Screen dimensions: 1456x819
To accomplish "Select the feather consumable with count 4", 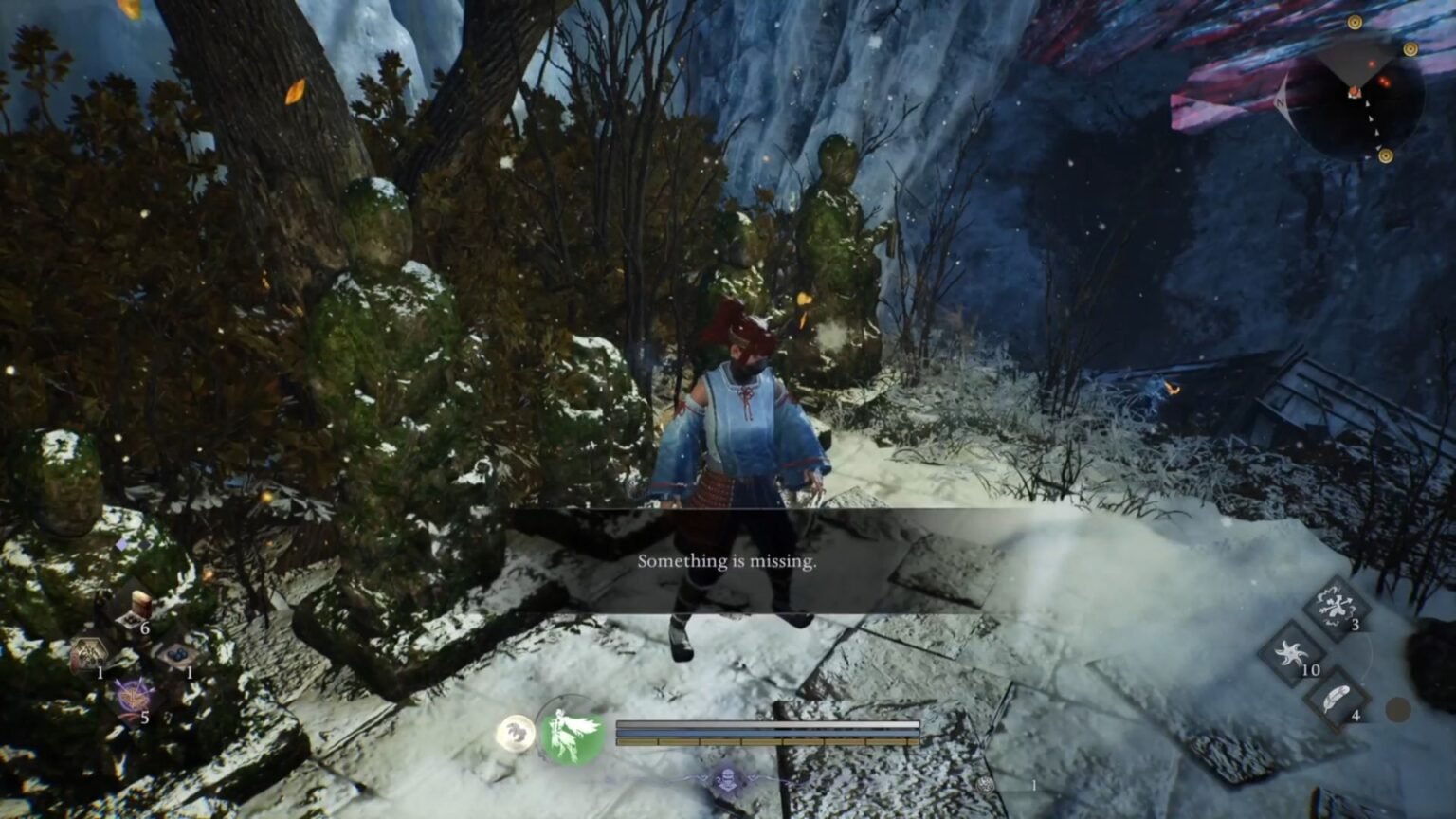I will pyautogui.click(x=1335, y=696).
